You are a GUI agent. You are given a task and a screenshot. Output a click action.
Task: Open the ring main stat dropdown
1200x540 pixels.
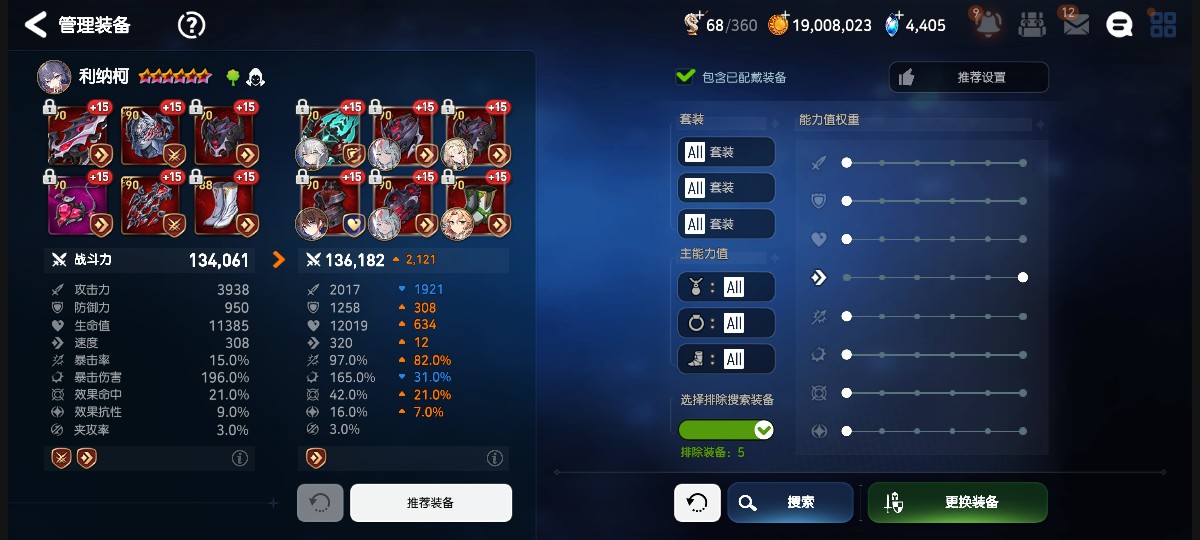tap(726, 323)
